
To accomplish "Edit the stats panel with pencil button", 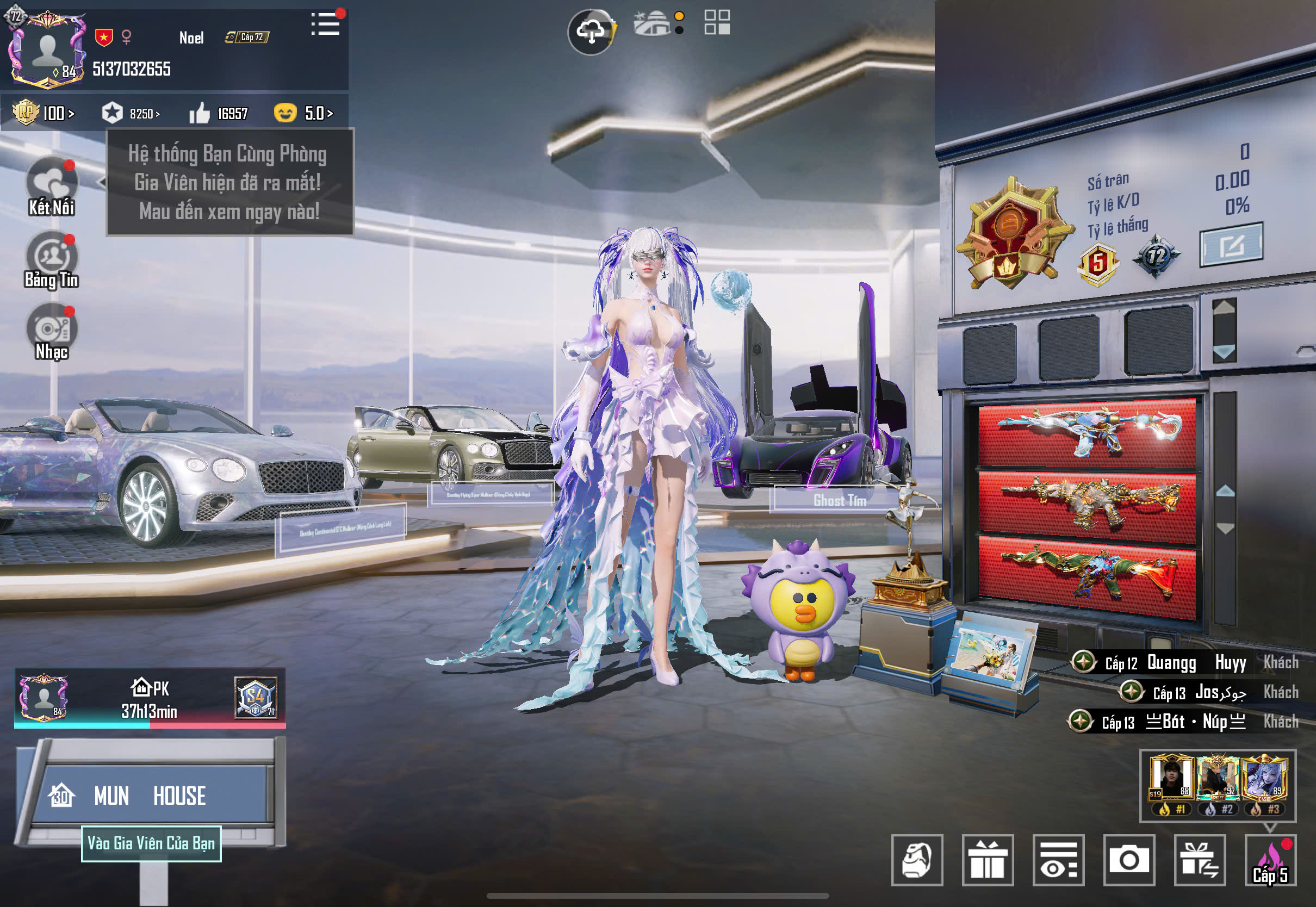I will point(1231,245).
